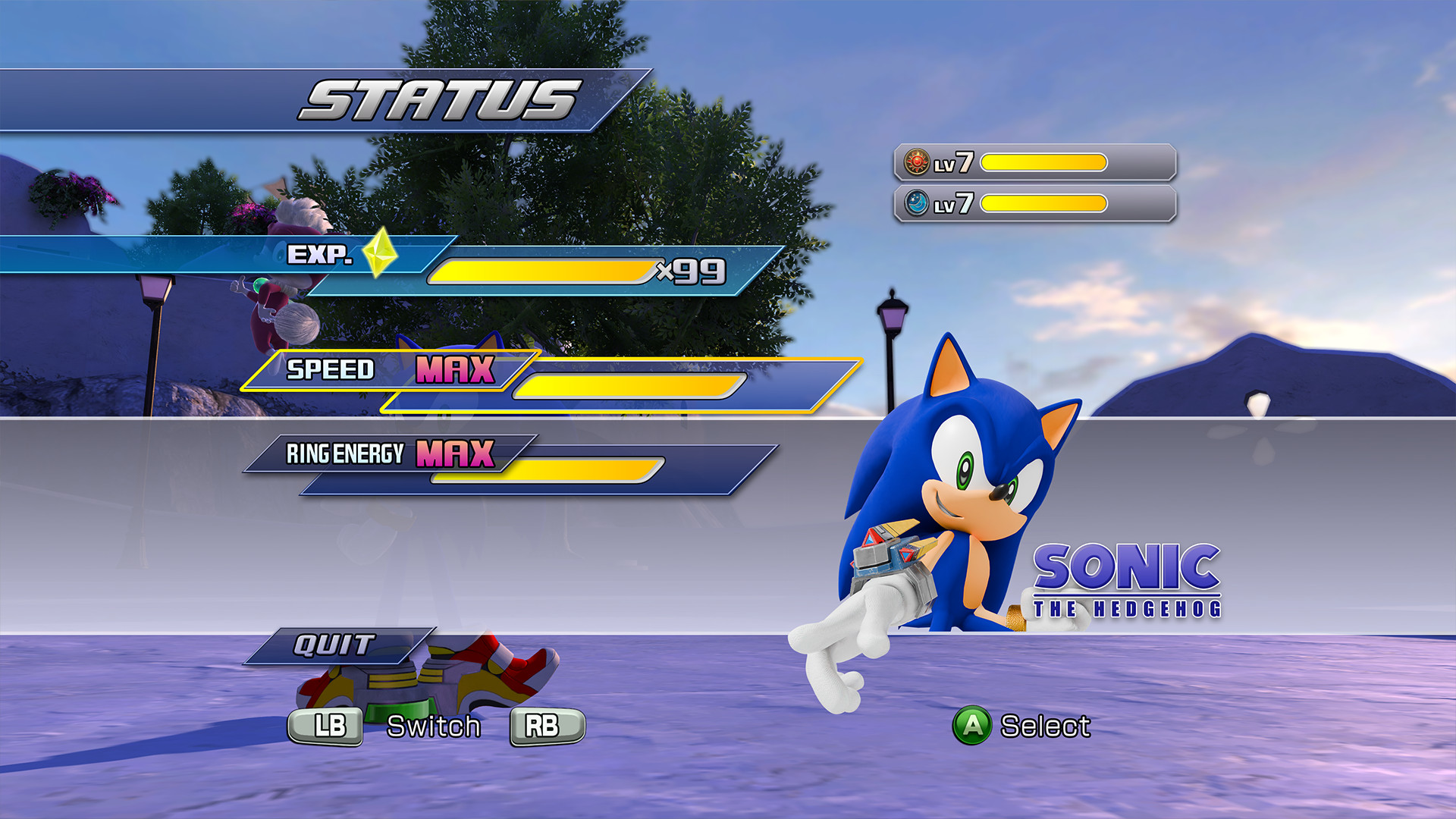The height and width of the screenshot is (819, 1456).
Task: Select the Switch label between LB and RB
Action: coord(435,726)
